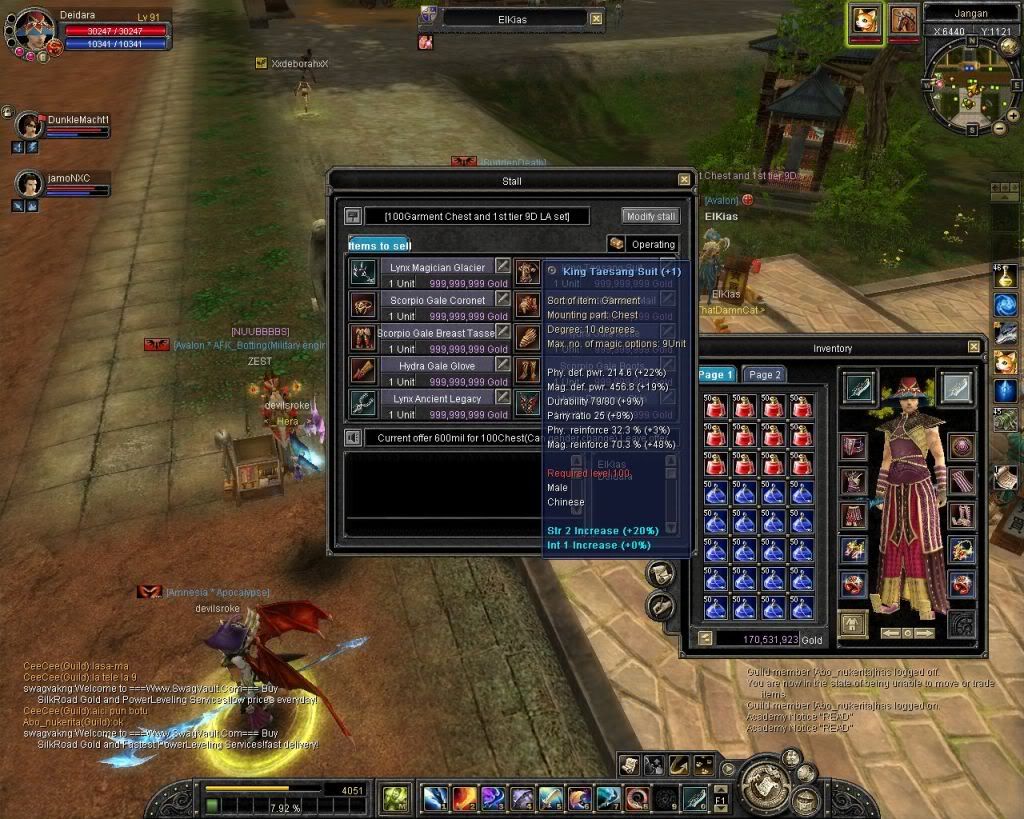
Task: Choose the Hydra Gale Glove listing
Action: 438,366
